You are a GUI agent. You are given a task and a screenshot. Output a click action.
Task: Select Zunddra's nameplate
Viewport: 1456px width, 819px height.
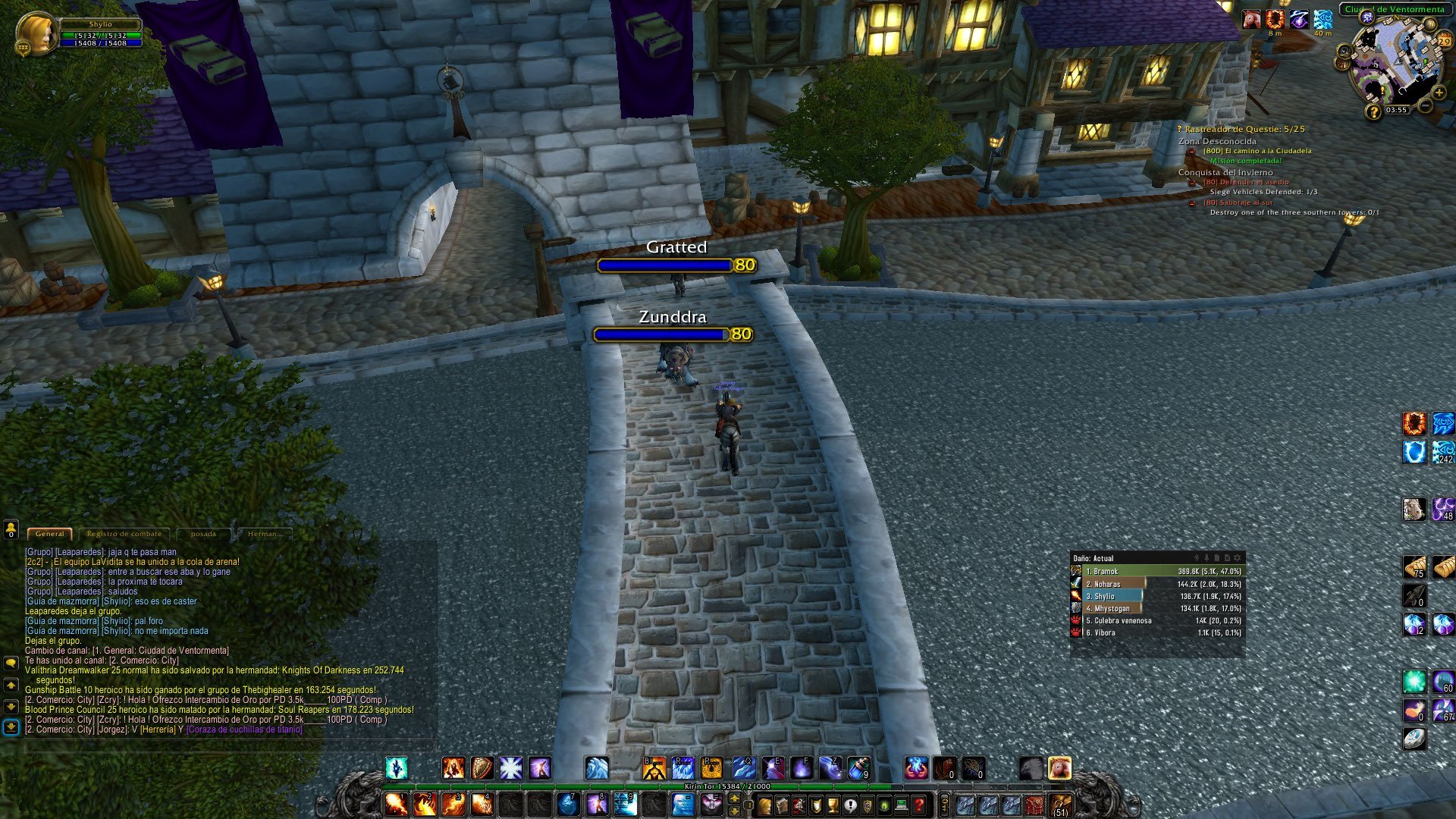pyautogui.click(x=671, y=327)
